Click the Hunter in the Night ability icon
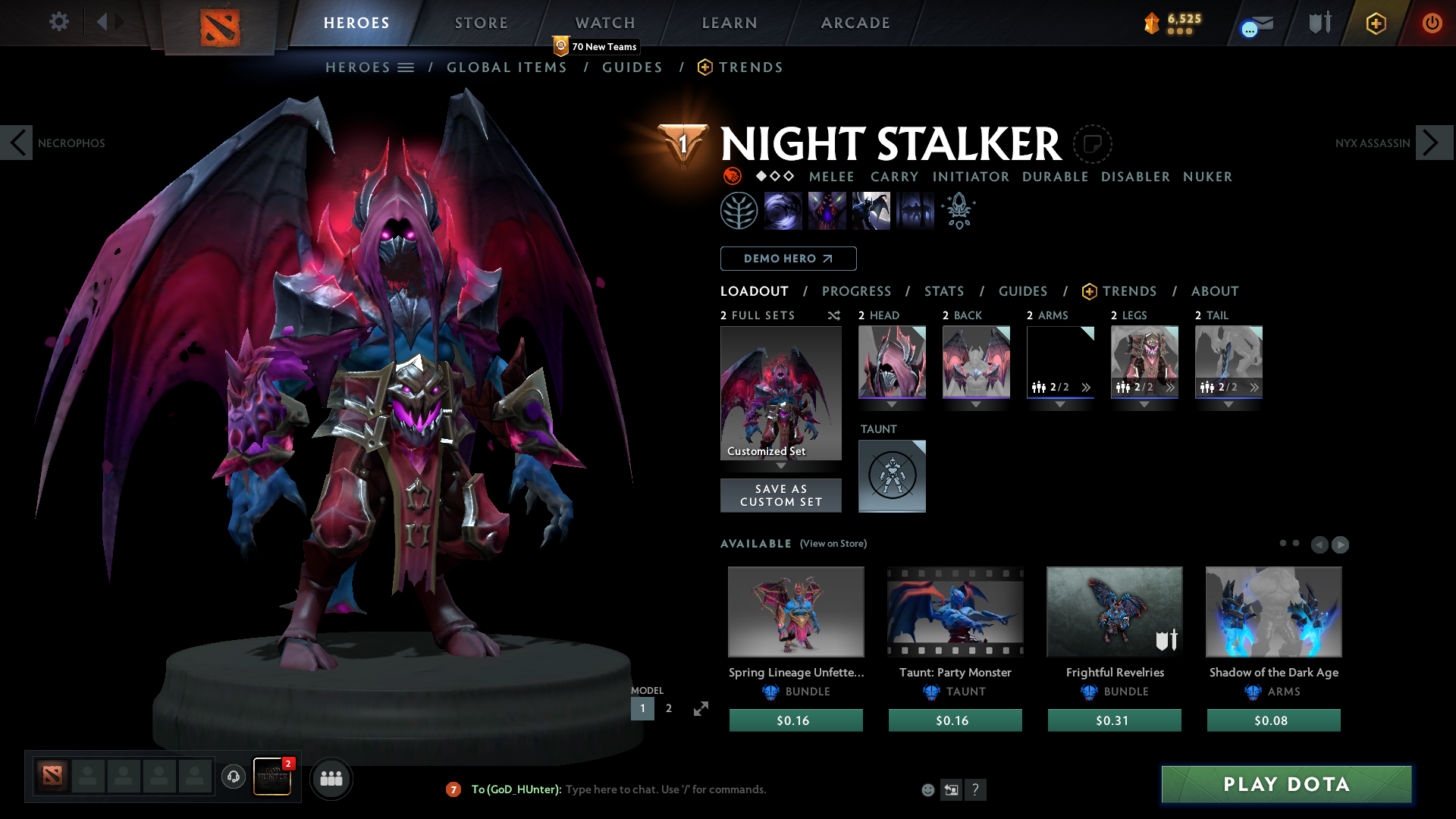The image size is (1456, 819). click(871, 210)
